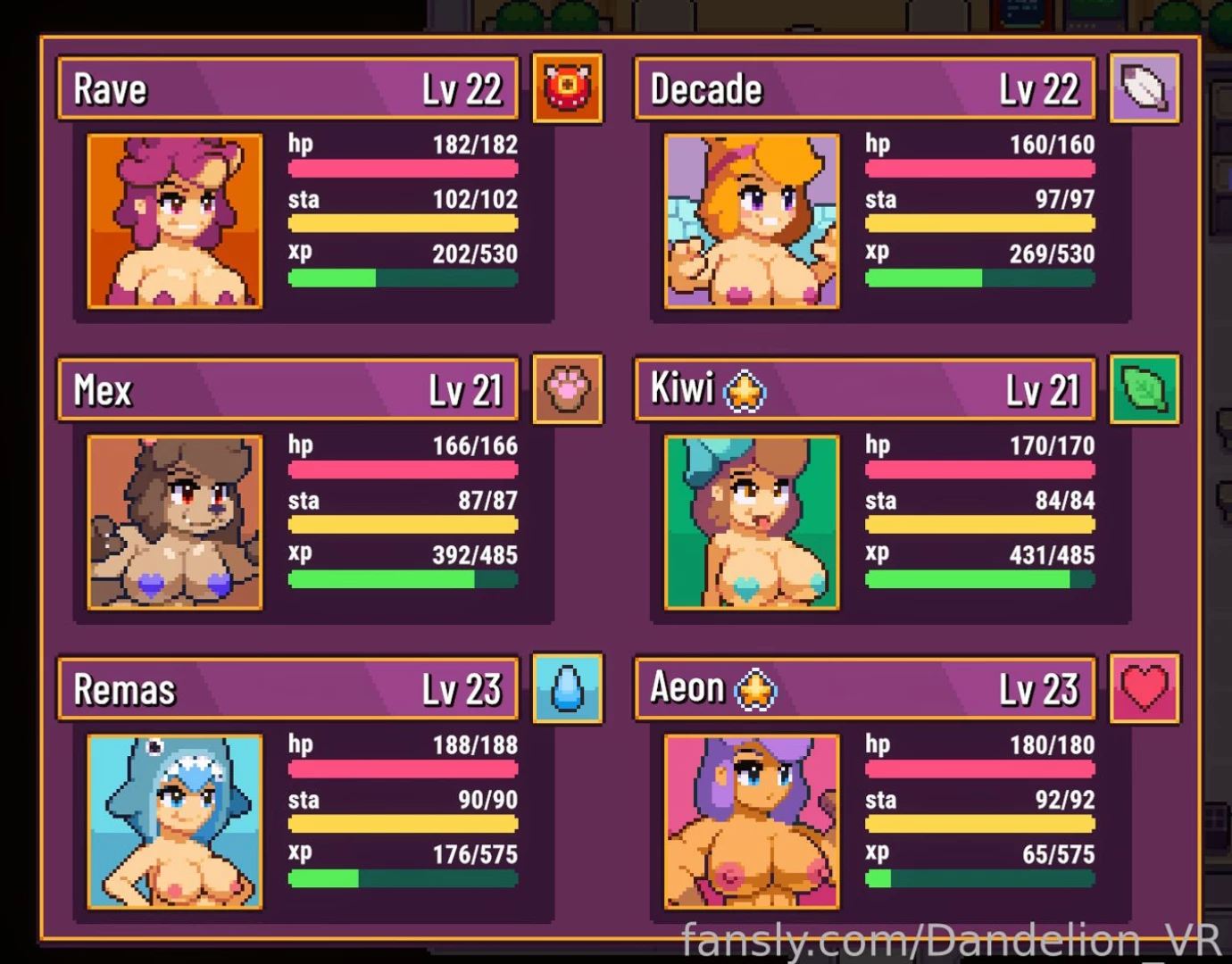Click the water droplet icon beside Remas

pos(569,689)
